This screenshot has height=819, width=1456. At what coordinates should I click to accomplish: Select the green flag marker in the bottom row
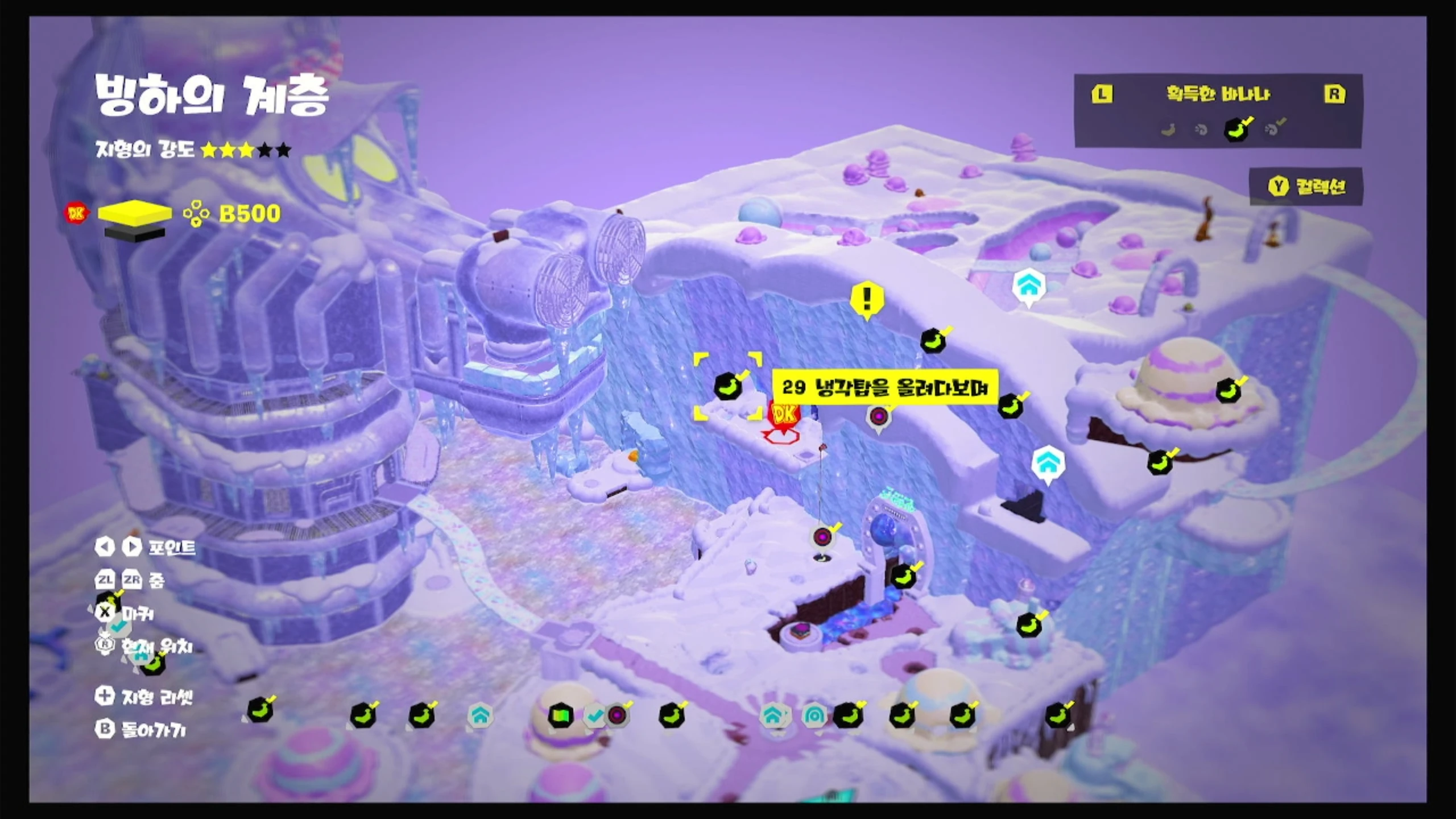(x=560, y=715)
